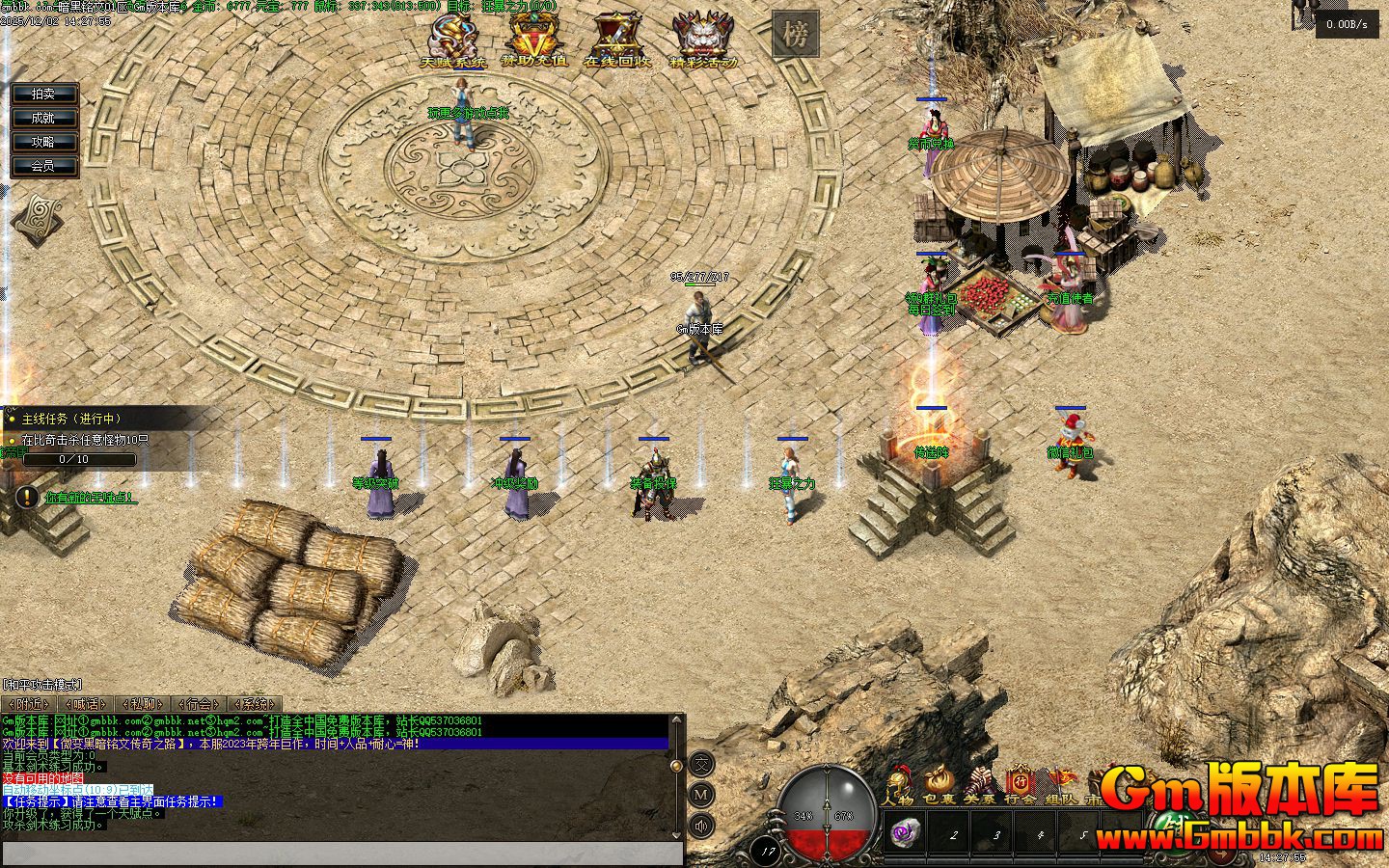Switch chat to the 附近 nearby tab

(29, 704)
